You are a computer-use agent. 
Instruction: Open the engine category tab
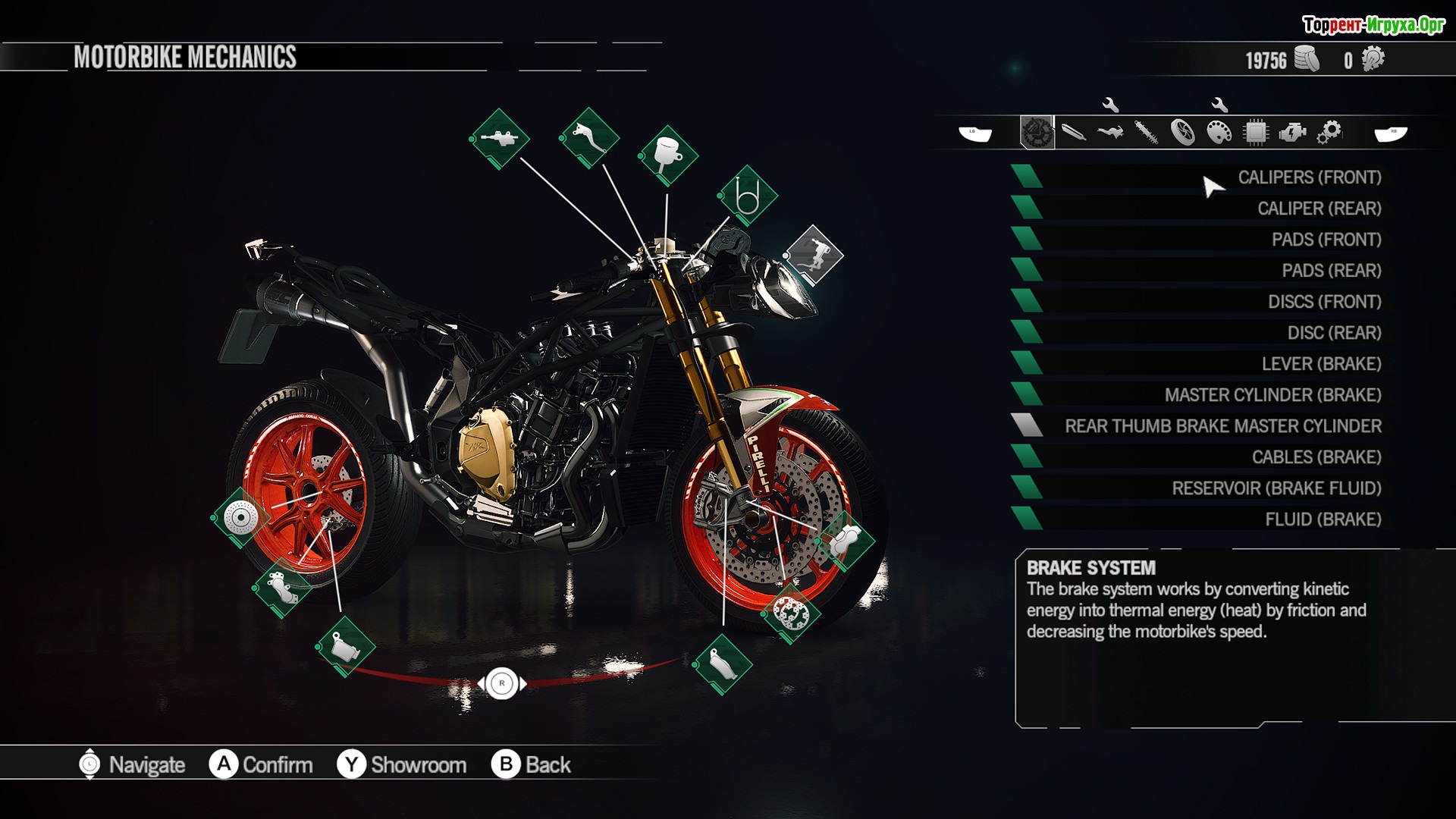(1292, 133)
